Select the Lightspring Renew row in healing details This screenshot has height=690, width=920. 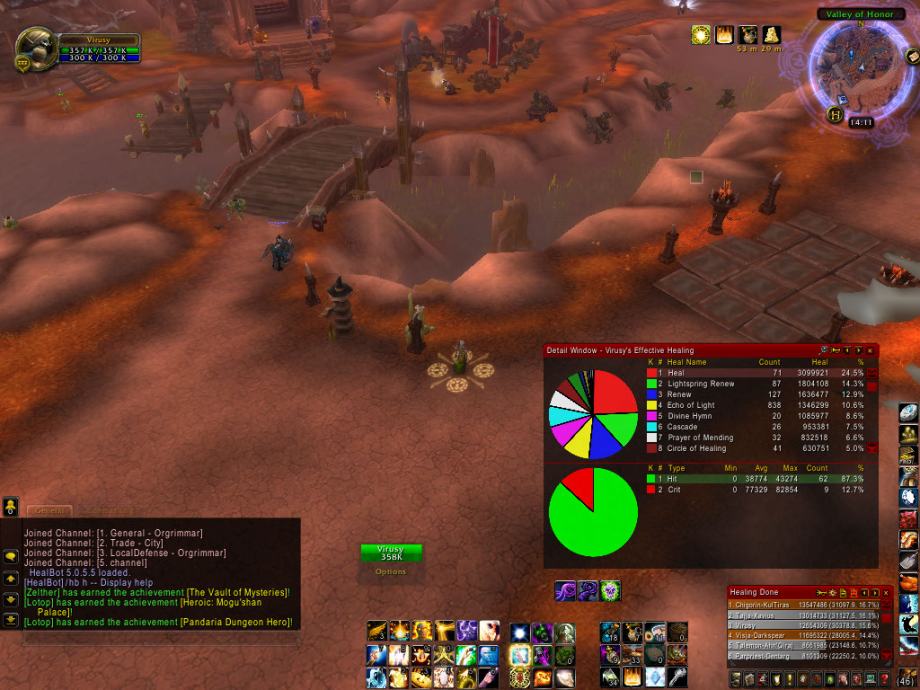click(x=700, y=384)
